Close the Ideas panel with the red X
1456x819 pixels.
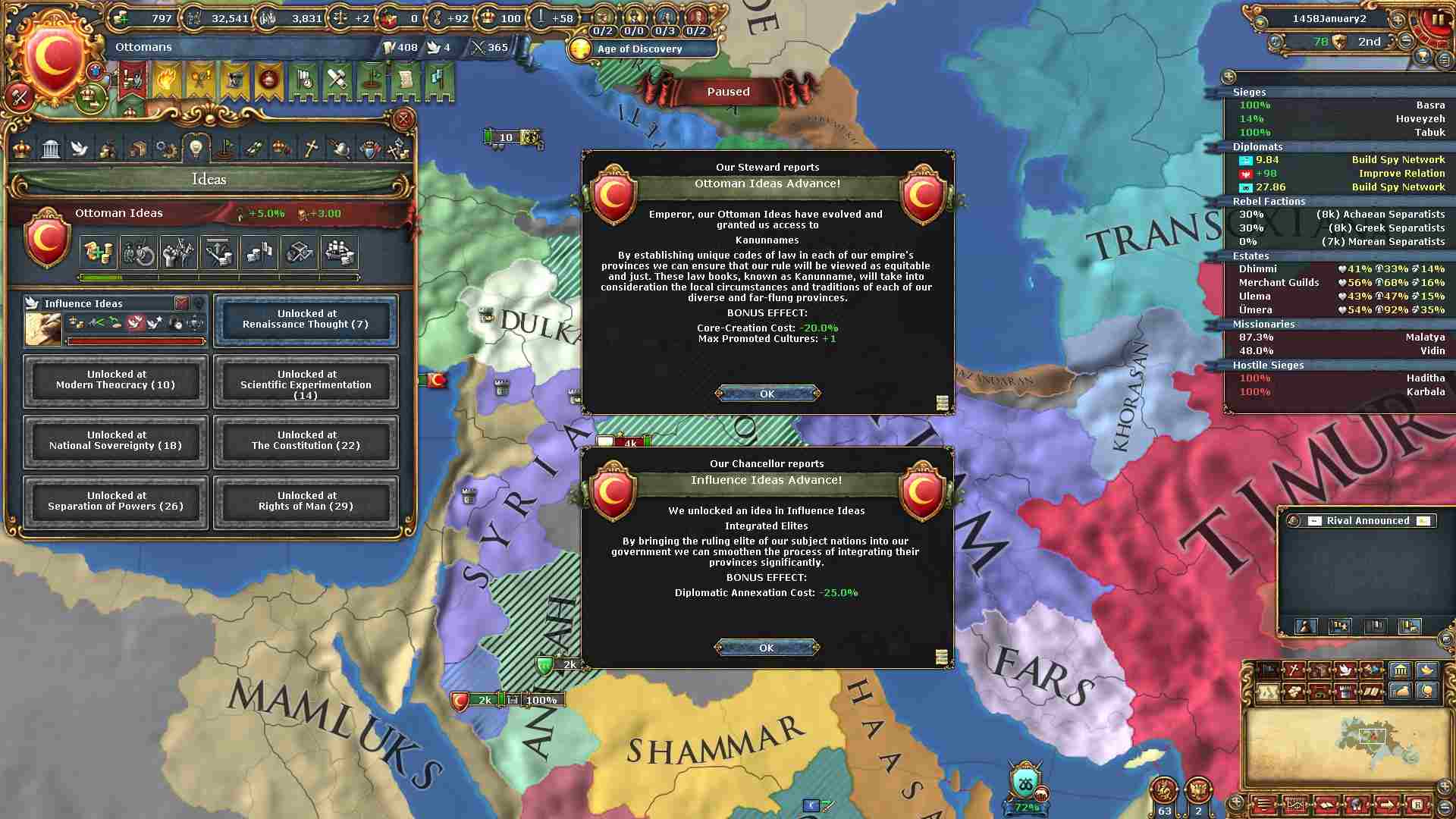click(x=403, y=119)
